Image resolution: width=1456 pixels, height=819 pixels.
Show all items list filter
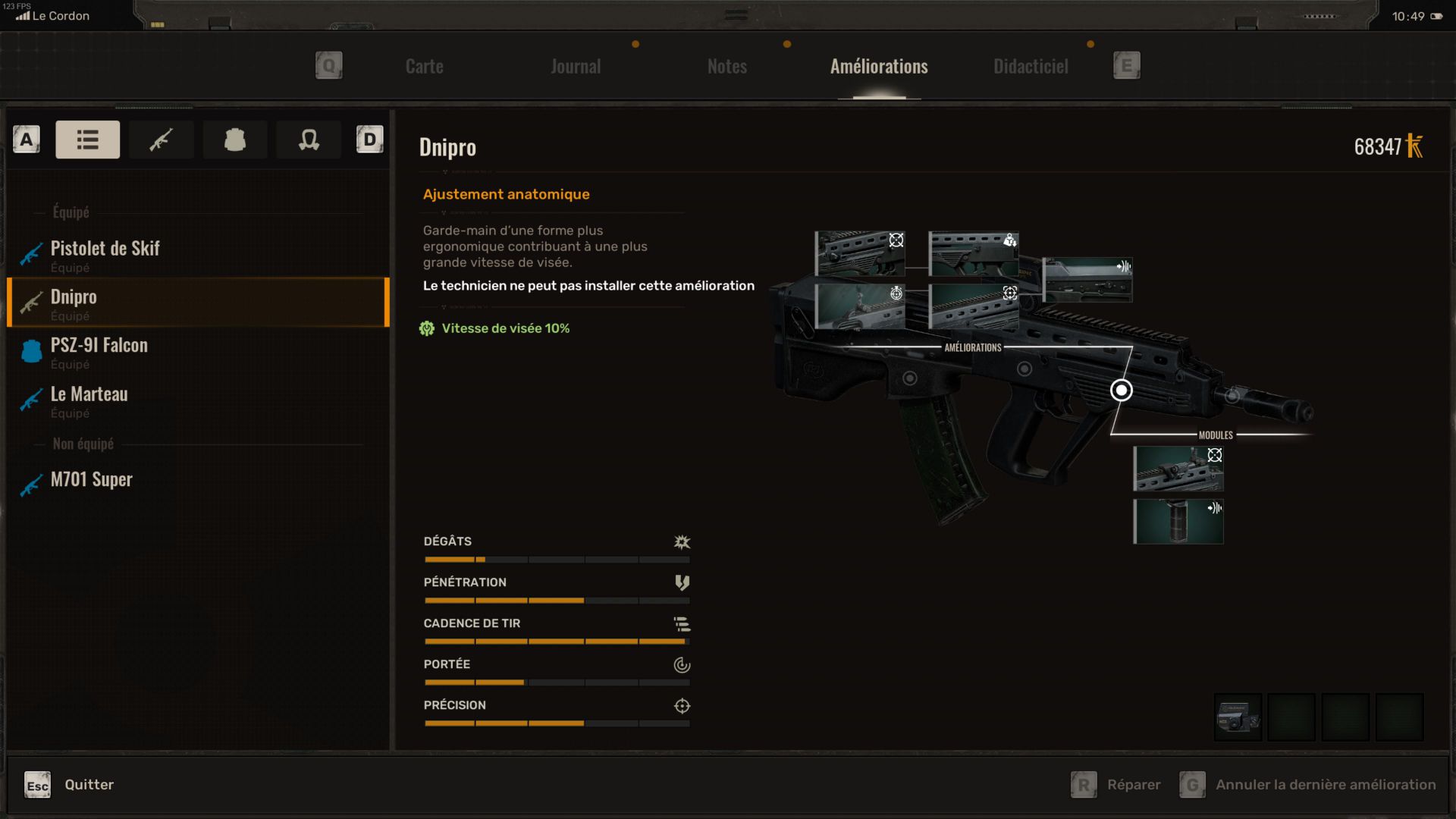pyautogui.click(x=87, y=140)
